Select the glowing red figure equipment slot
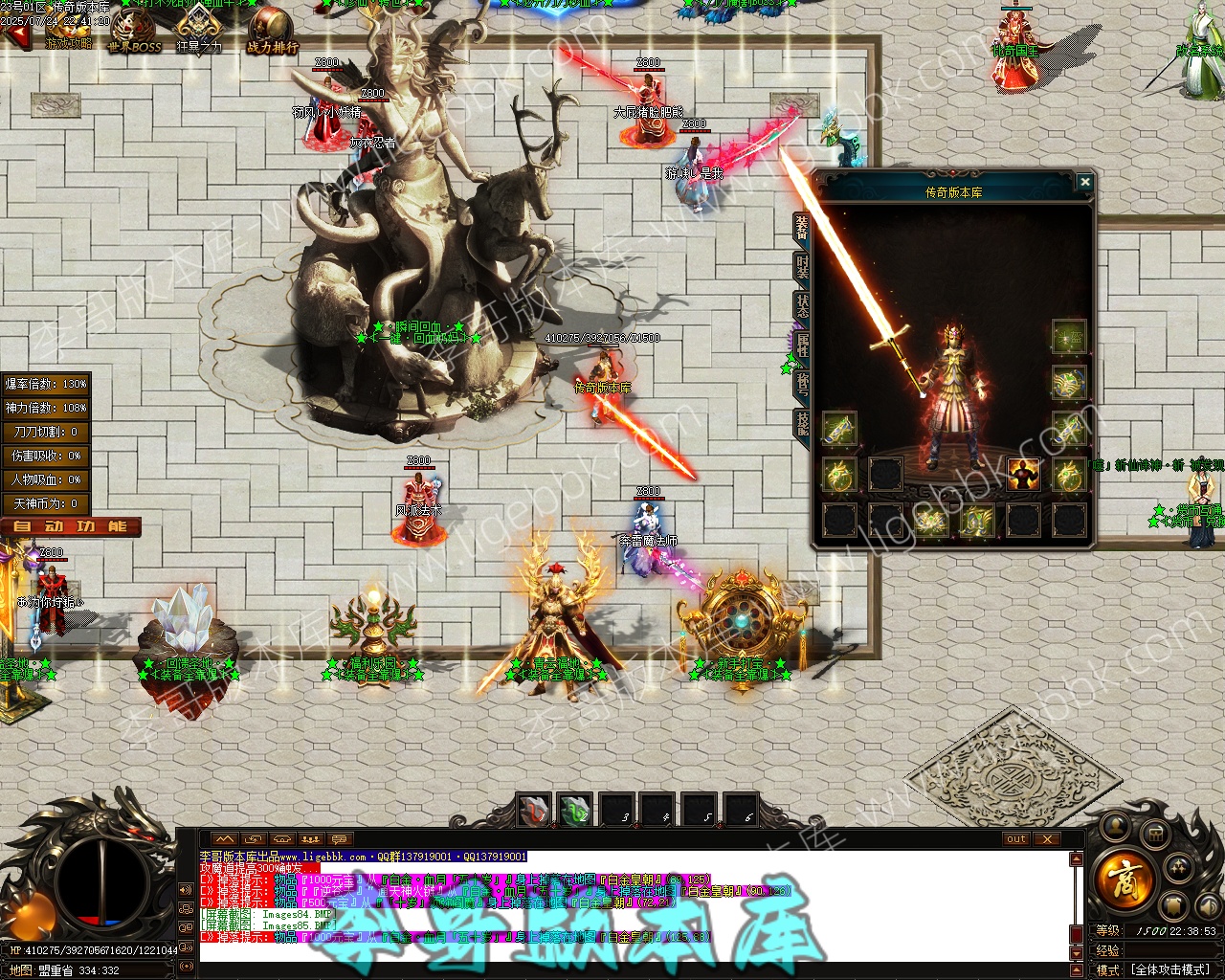Image resolution: width=1225 pixels, height=980 pixels. pyautogui.click(x=1023, y=474)
